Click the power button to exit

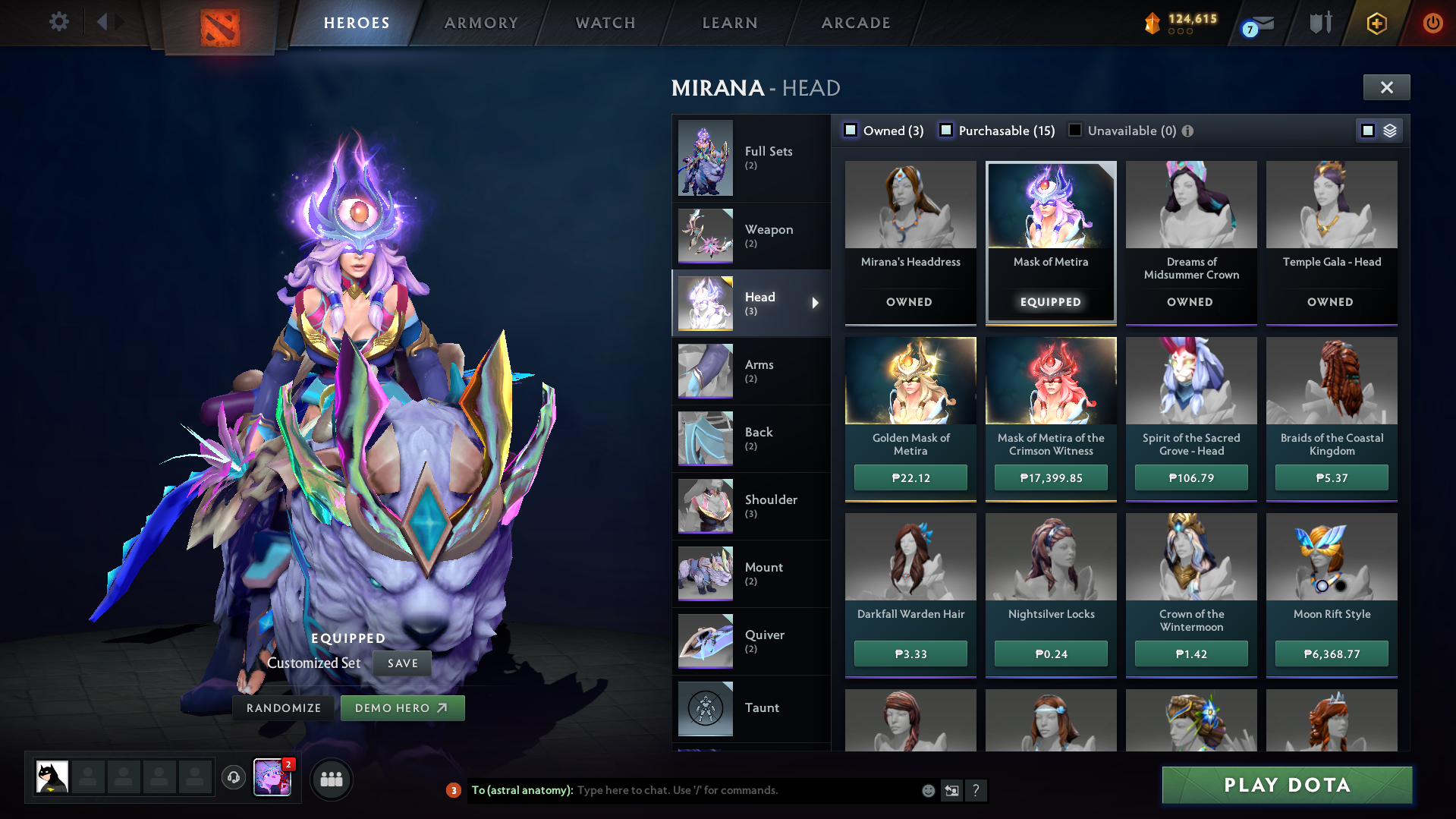(x=1432, y=23)
